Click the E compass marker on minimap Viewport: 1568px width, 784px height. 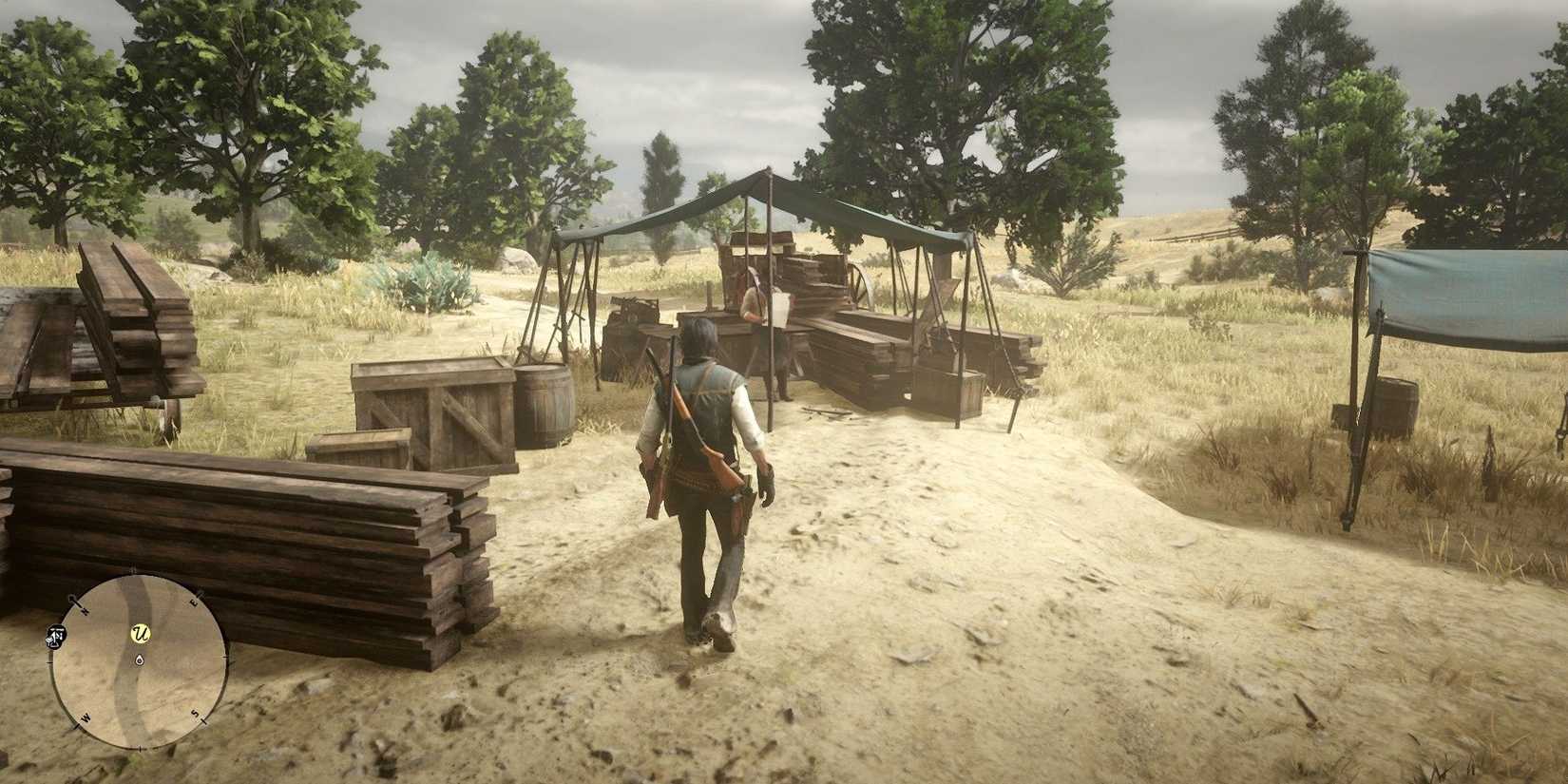[193, 602]
